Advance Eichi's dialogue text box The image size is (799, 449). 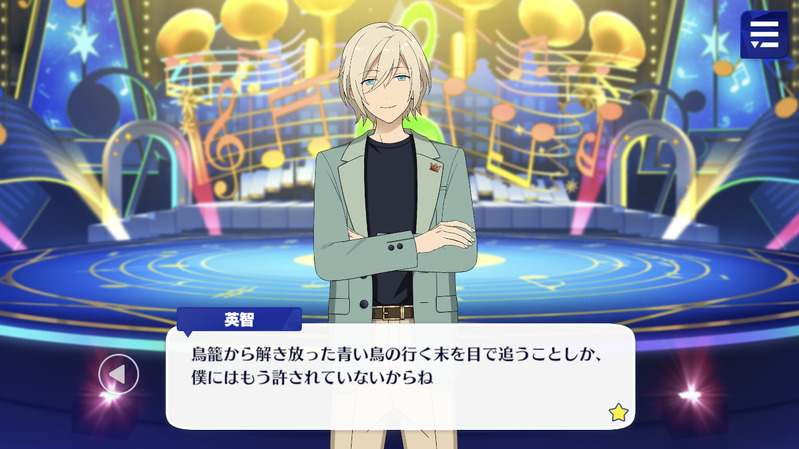point(400,372)
